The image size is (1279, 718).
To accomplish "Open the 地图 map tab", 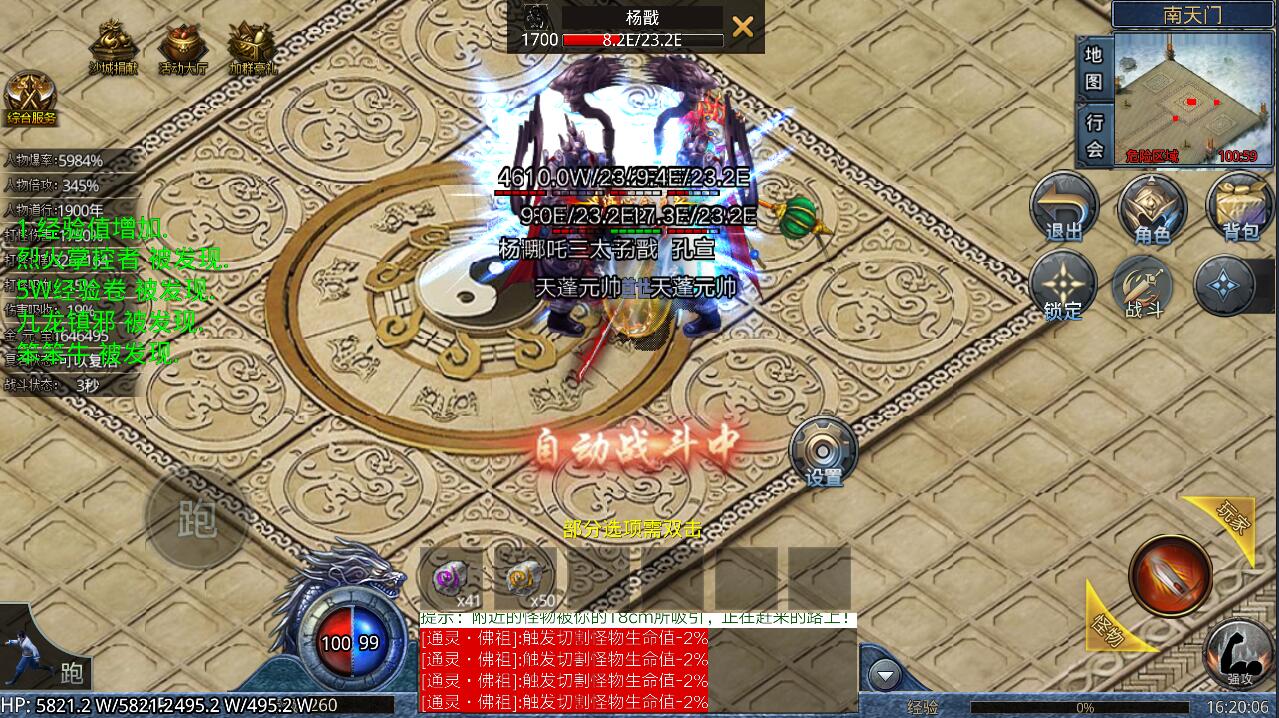I will [1094, 68].
